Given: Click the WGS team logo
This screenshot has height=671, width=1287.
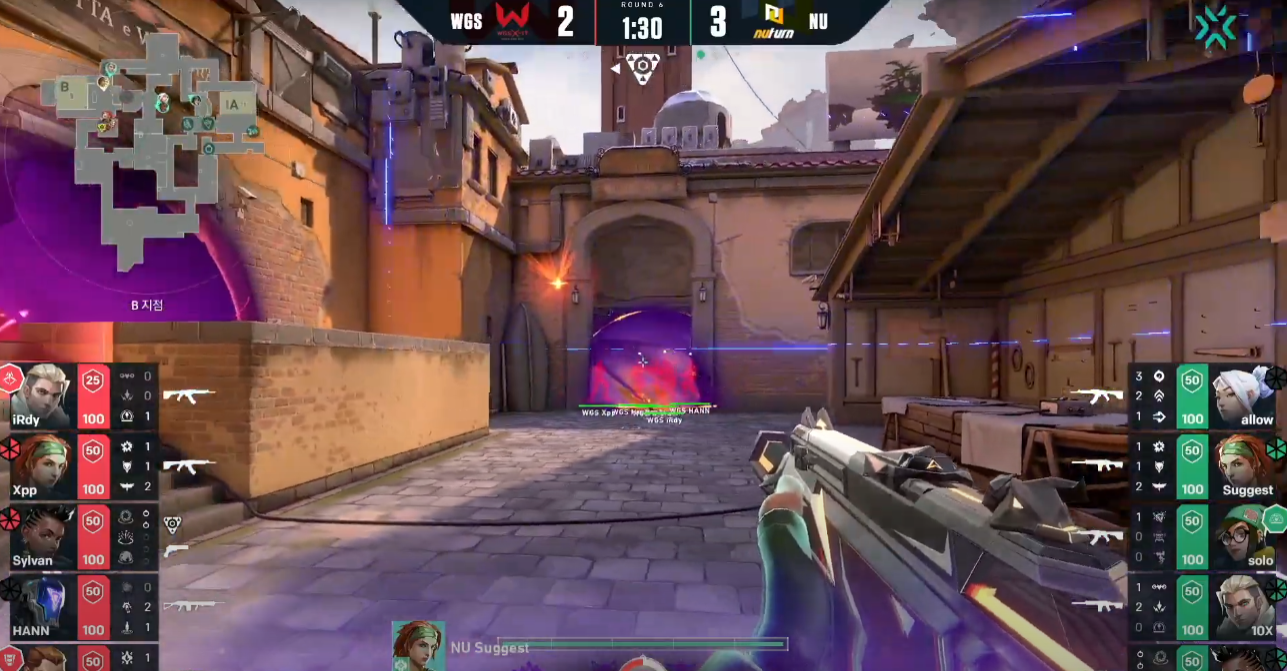Looking at the screenshot, I should (x=515, y=22).
